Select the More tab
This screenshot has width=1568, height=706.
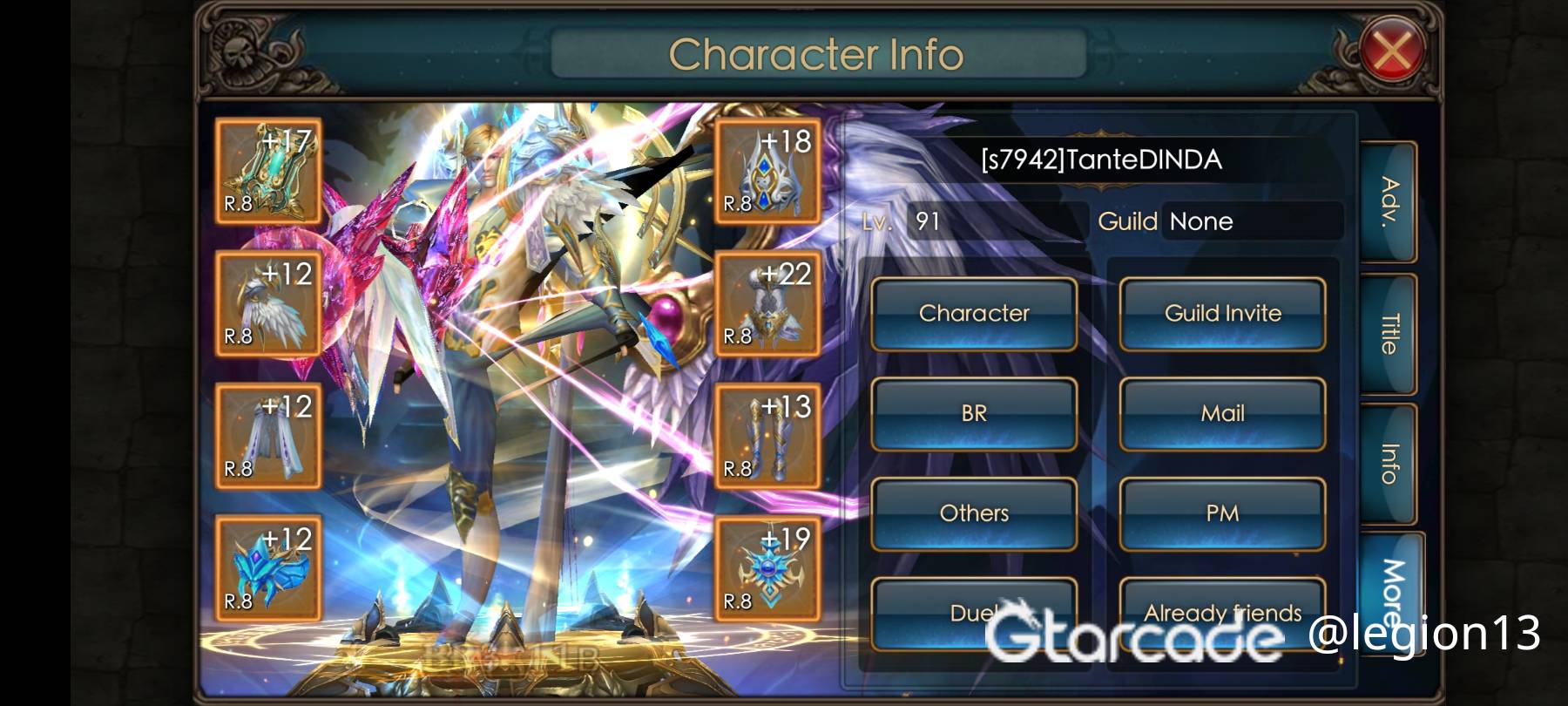tap(1390, 584)
